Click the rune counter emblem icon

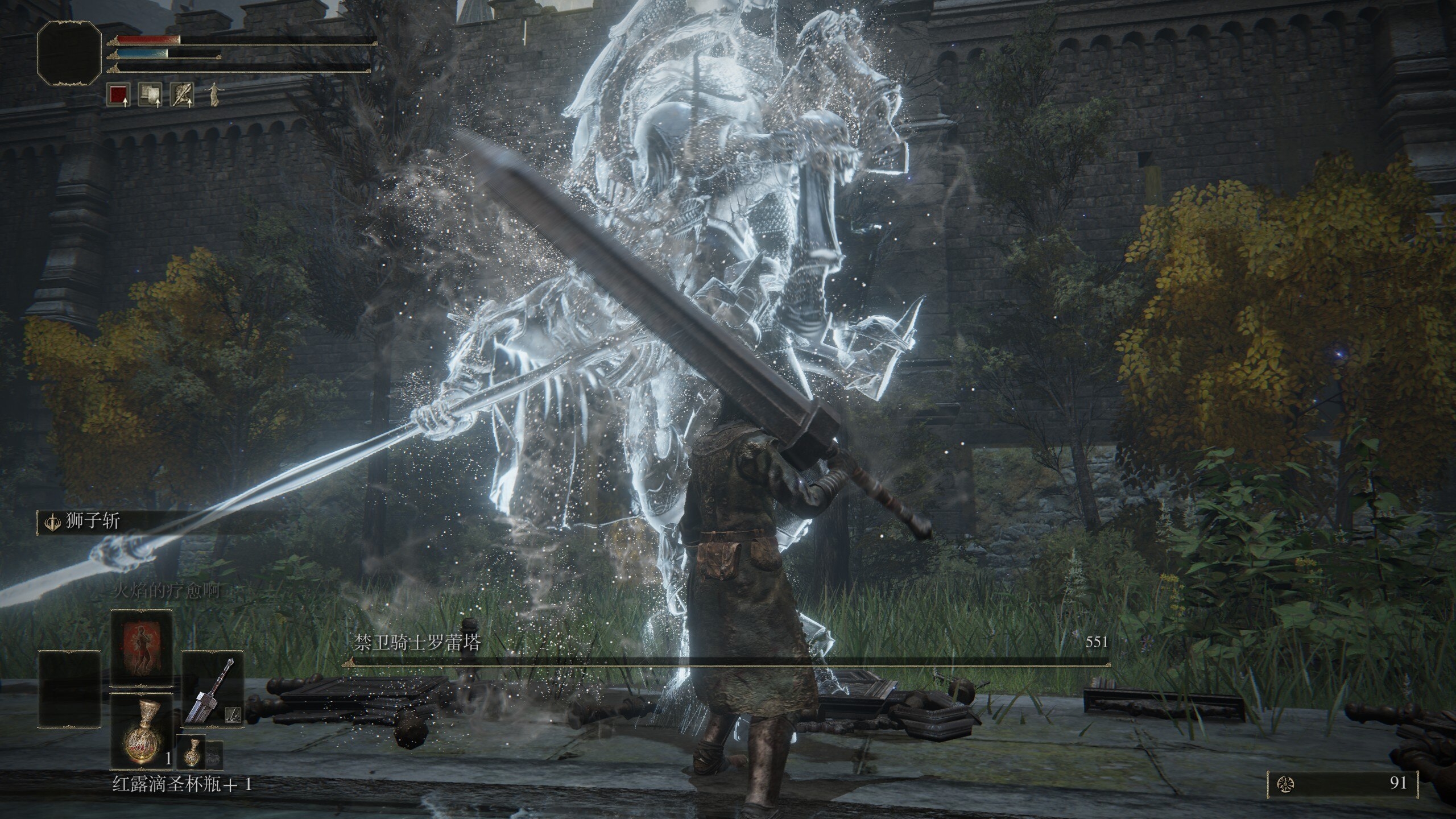click(1282, 785)
